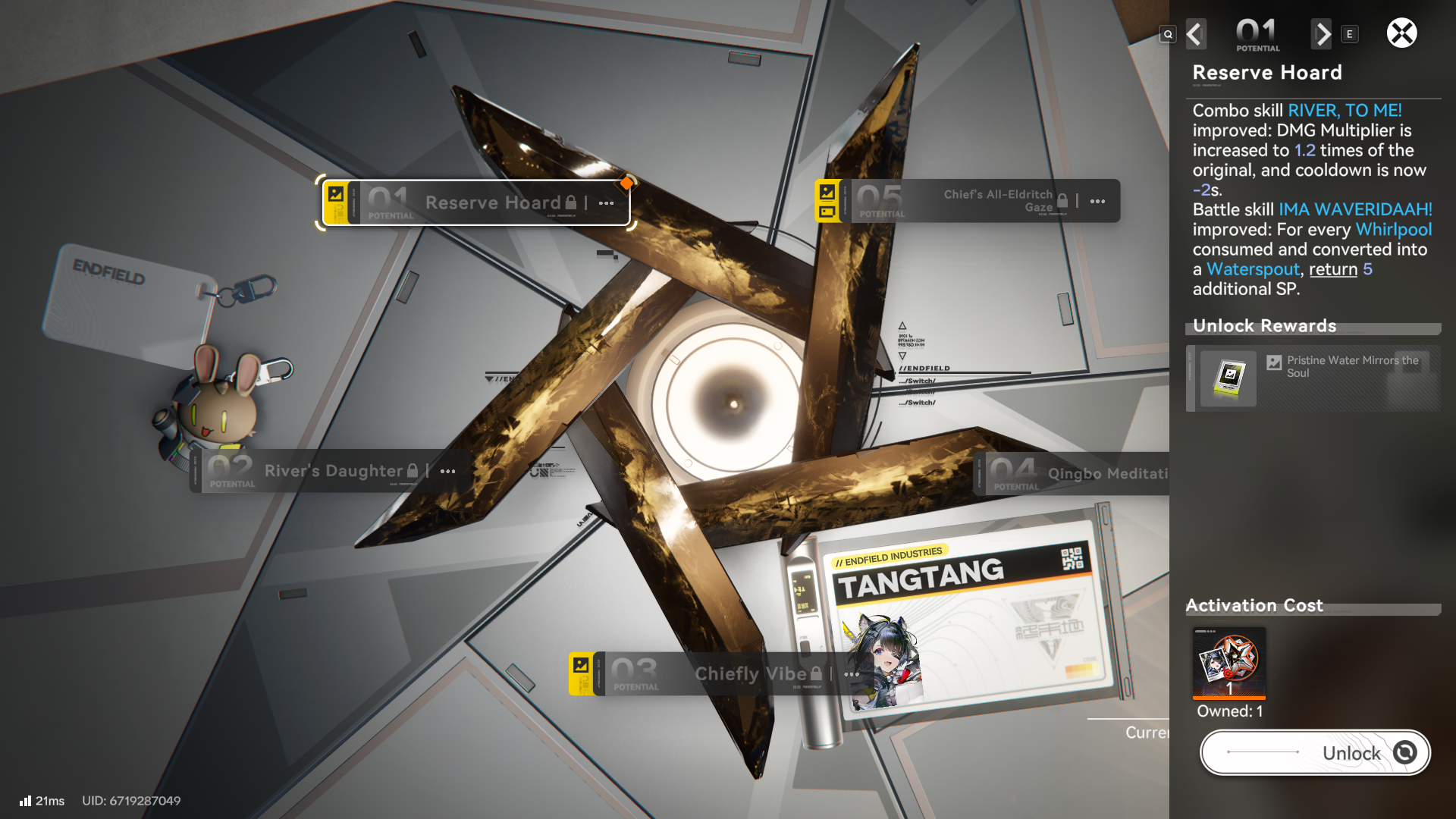Select the 01 Reserve Hoard potential node

[475, 202]
